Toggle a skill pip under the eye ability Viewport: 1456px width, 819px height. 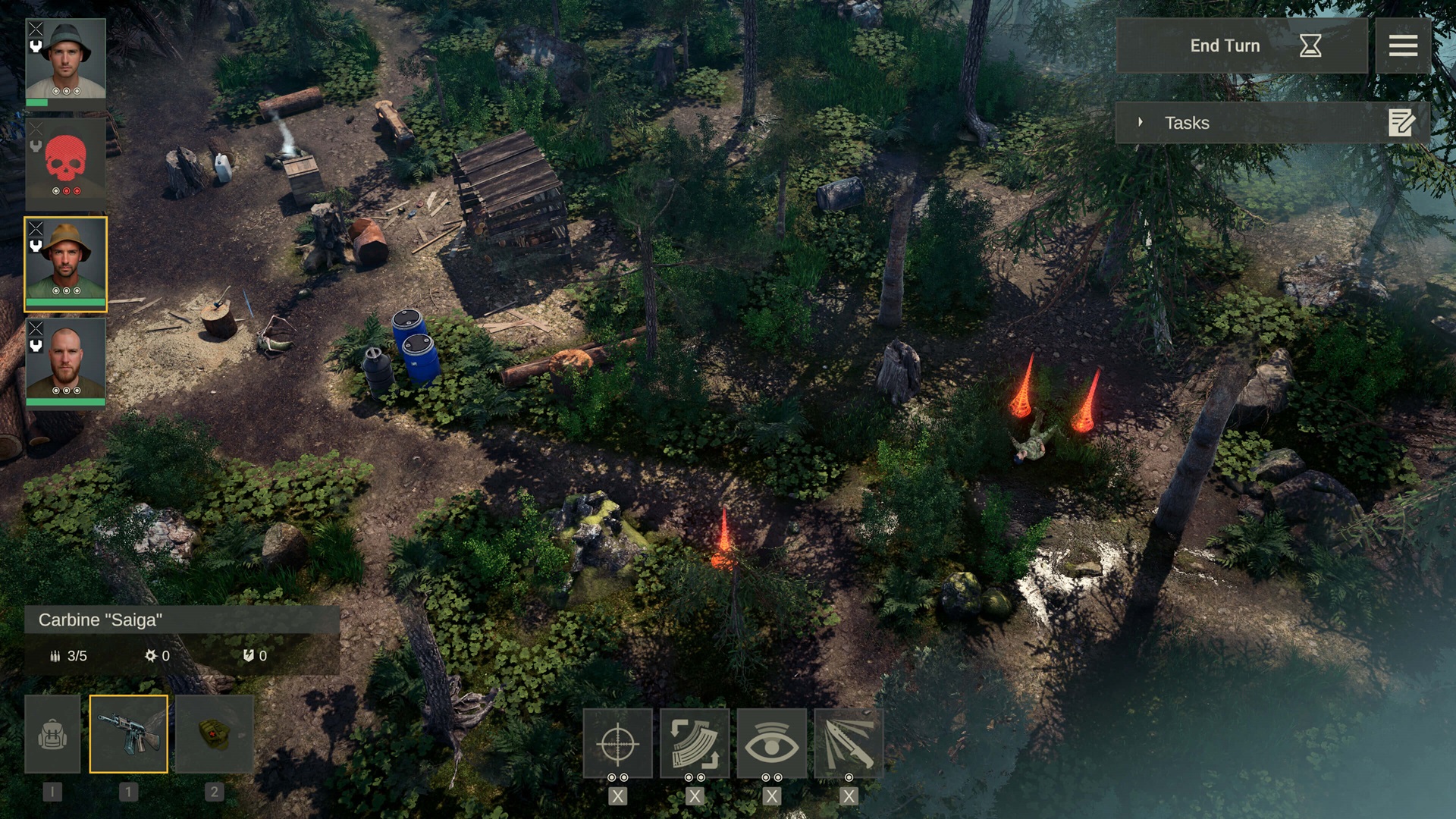coord(765,777)
